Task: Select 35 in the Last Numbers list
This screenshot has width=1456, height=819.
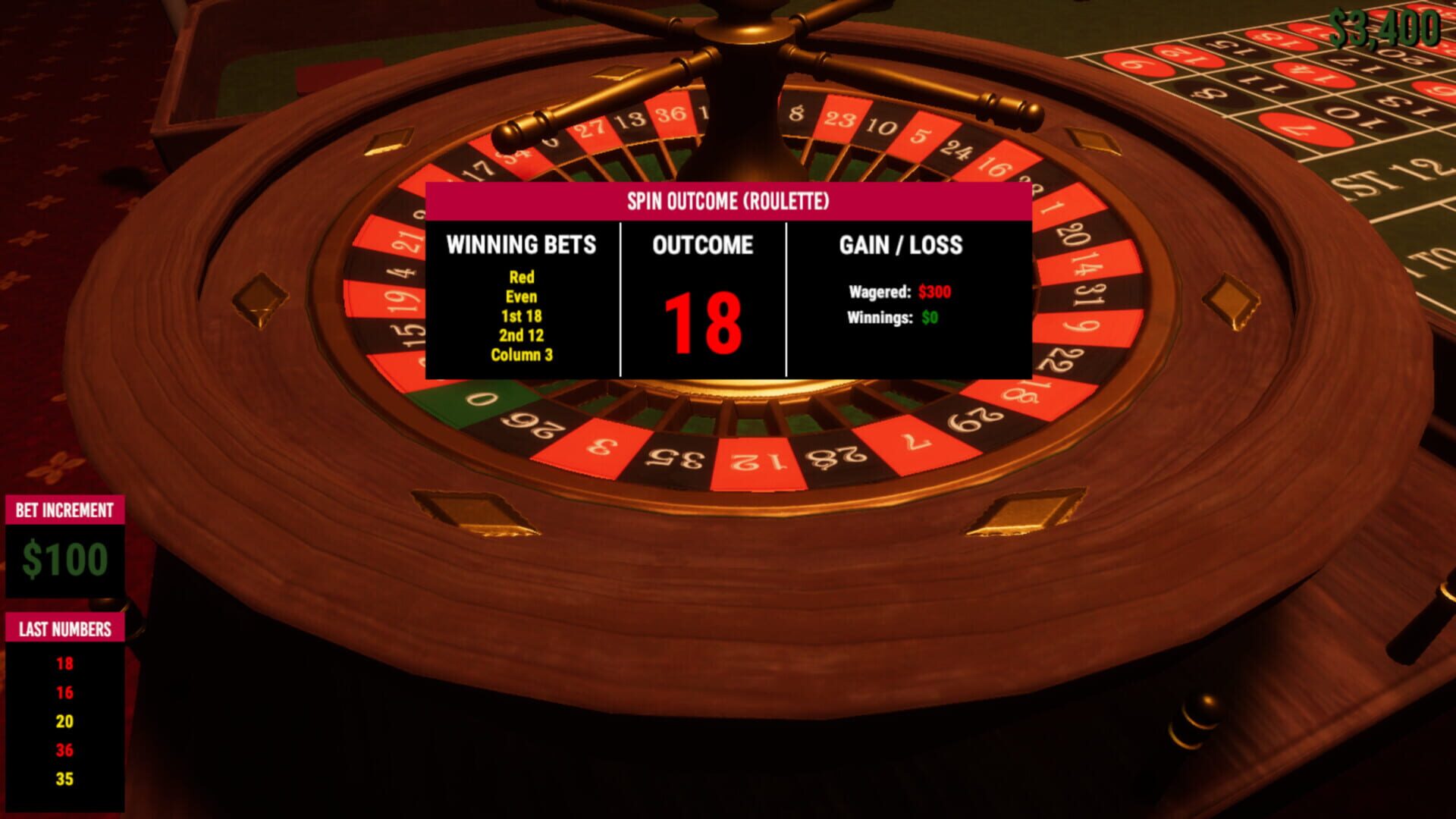Action: [x=64, y=777]
